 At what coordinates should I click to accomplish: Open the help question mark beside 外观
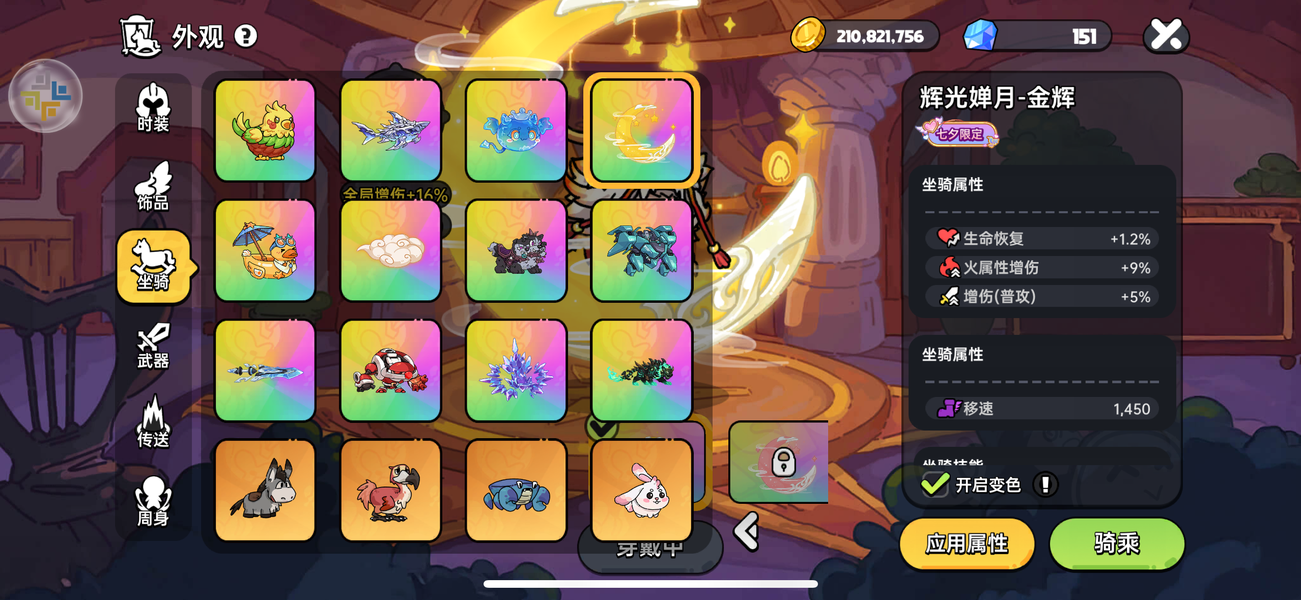pos(246,37)
